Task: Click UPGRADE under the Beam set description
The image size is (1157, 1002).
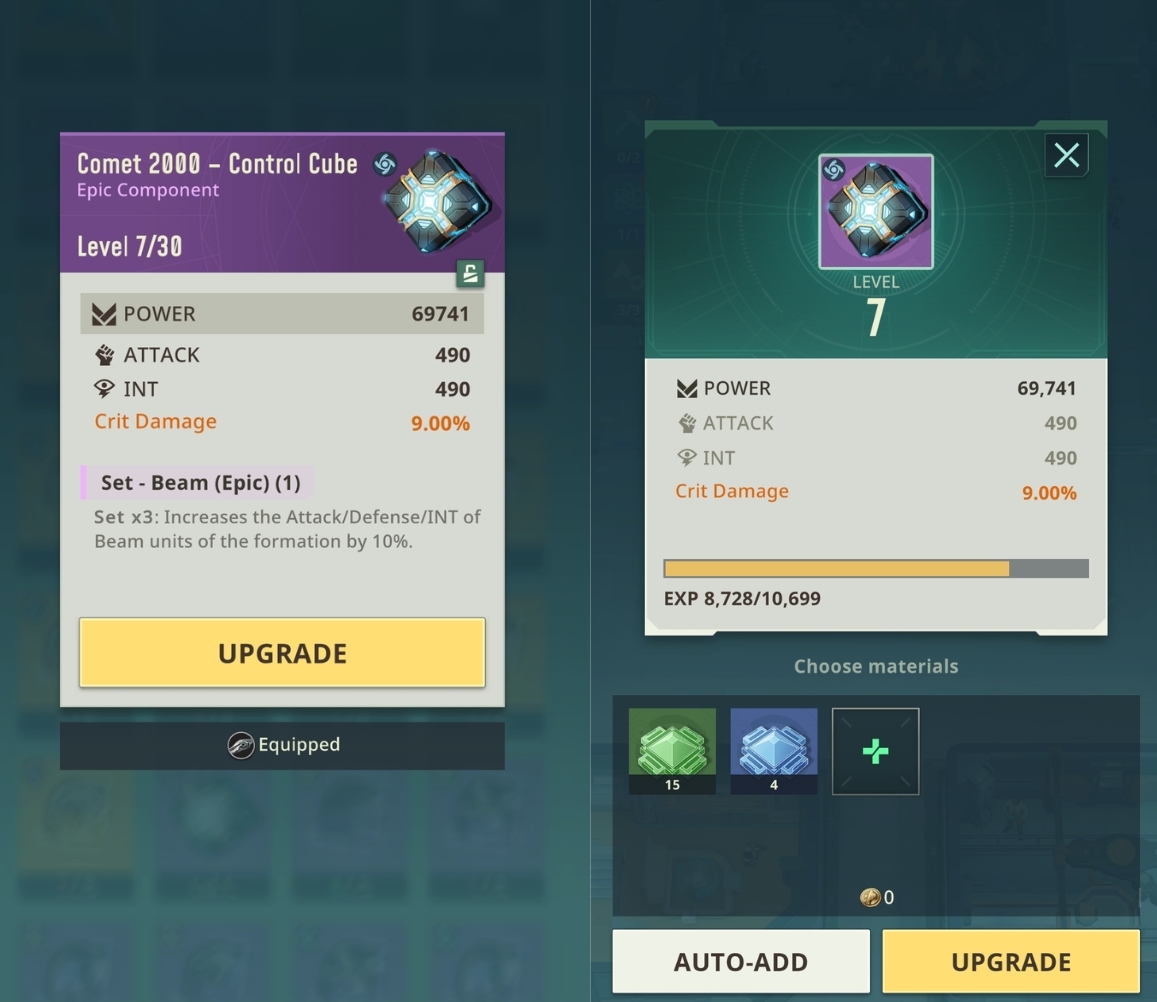Action: [x=282, y=652]
